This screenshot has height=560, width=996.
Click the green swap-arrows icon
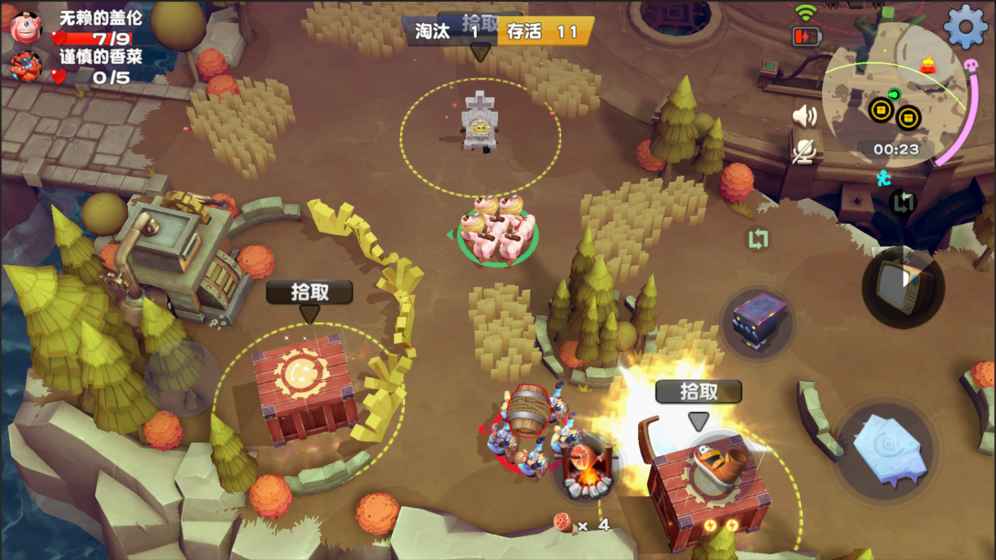click(758, 240)
